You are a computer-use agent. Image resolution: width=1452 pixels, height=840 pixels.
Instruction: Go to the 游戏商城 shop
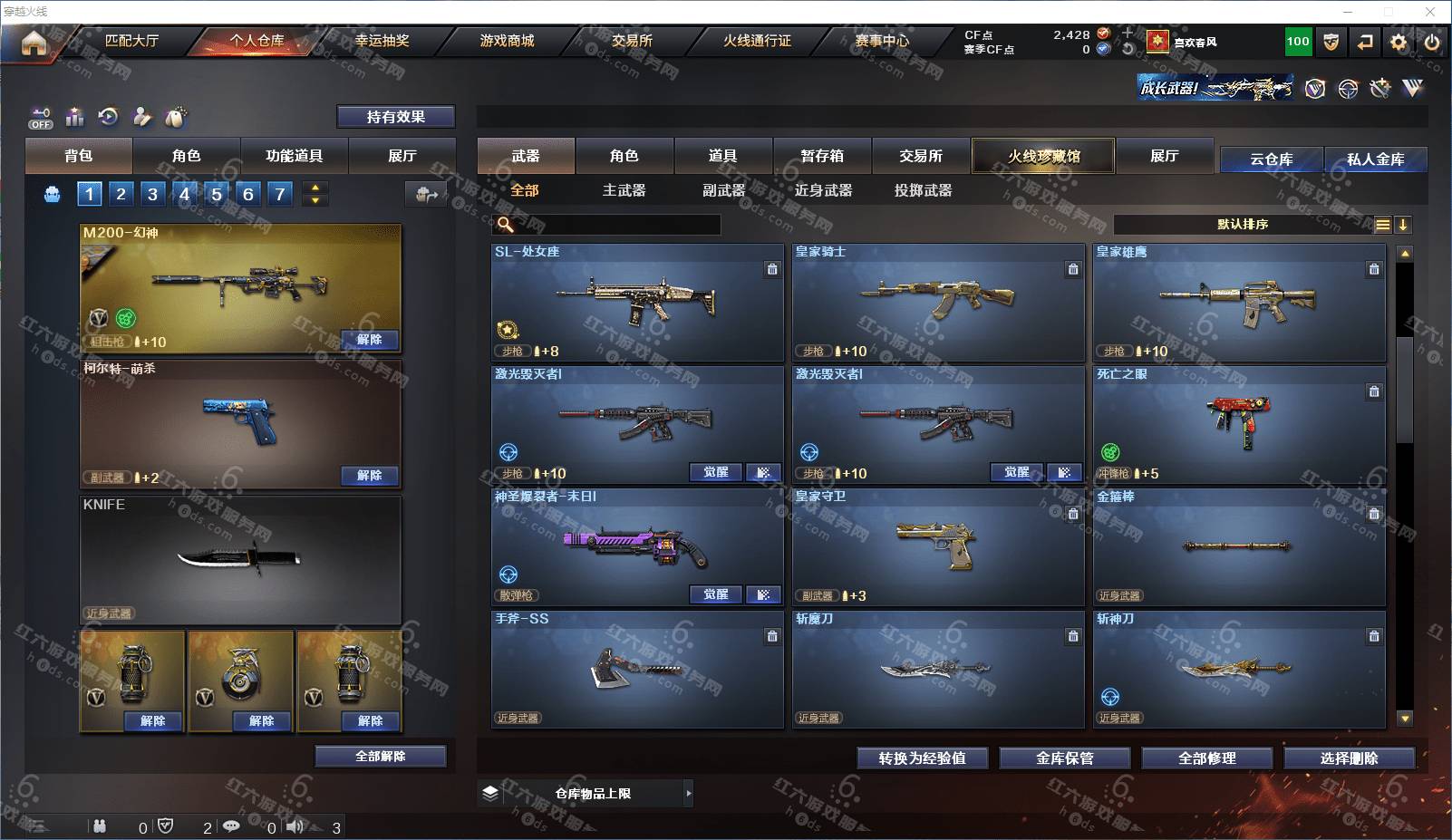pyautogui.click(x=507, y=41)
